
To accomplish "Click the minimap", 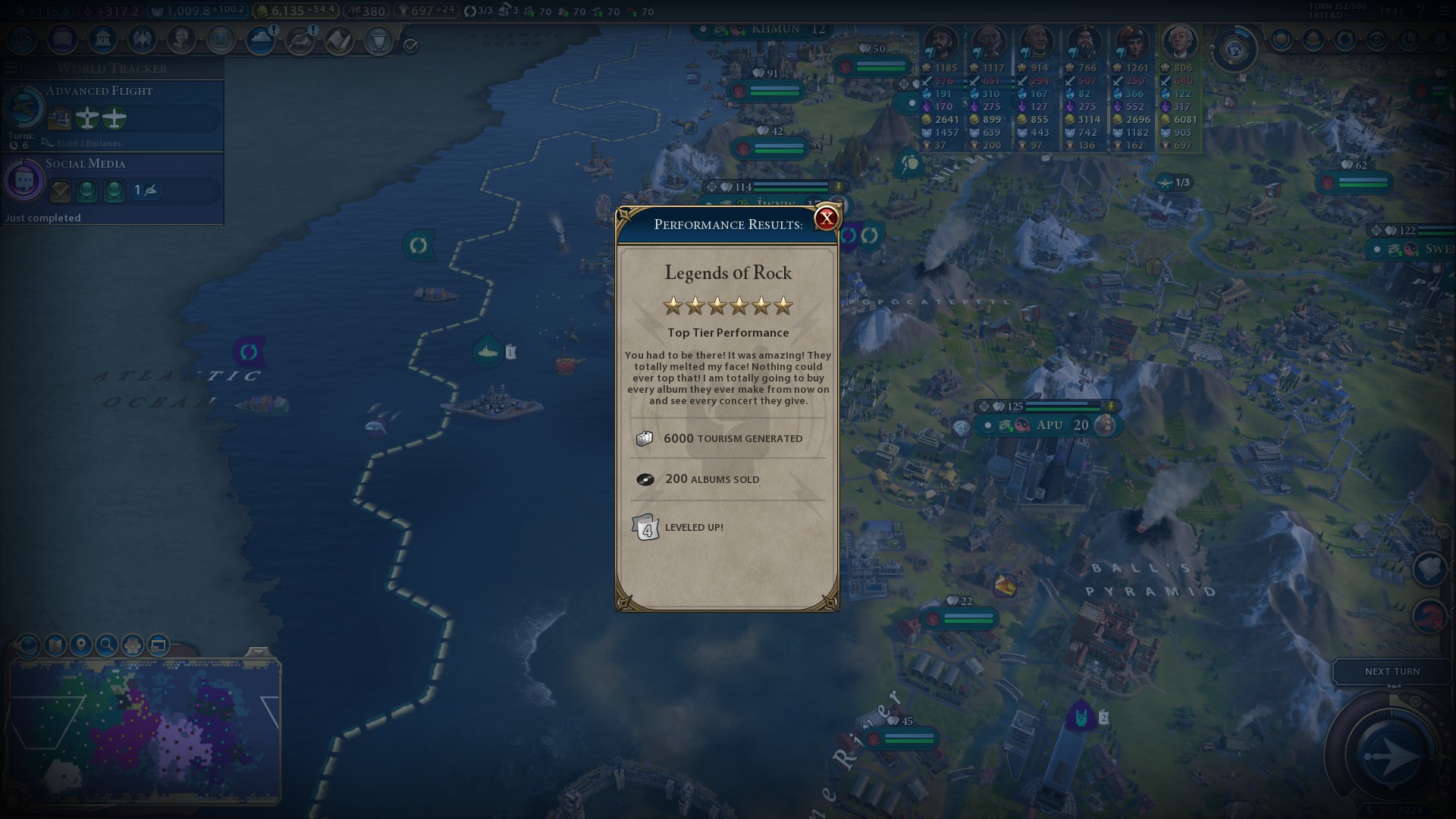I will tap(144, 732).
